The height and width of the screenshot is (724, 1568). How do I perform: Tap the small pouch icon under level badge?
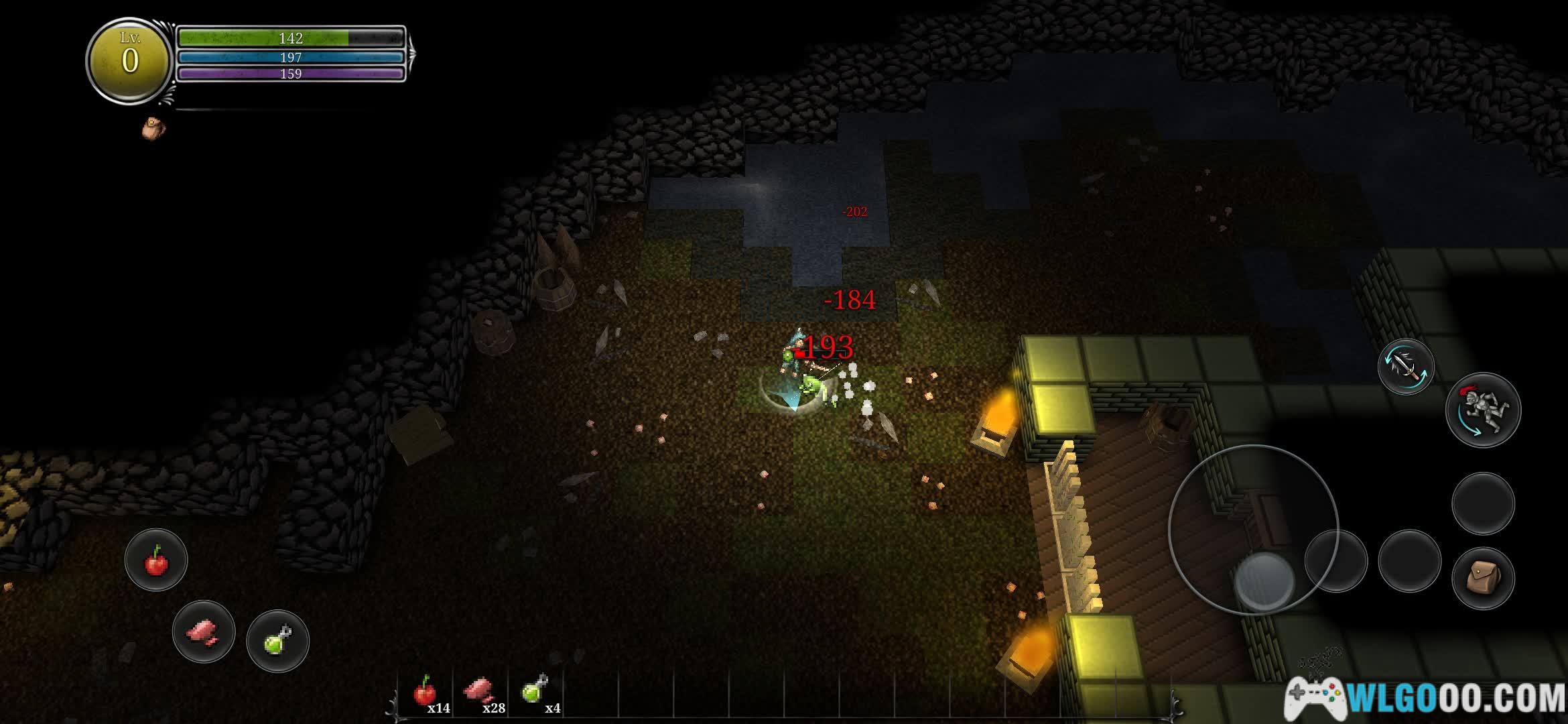[153, 127]
